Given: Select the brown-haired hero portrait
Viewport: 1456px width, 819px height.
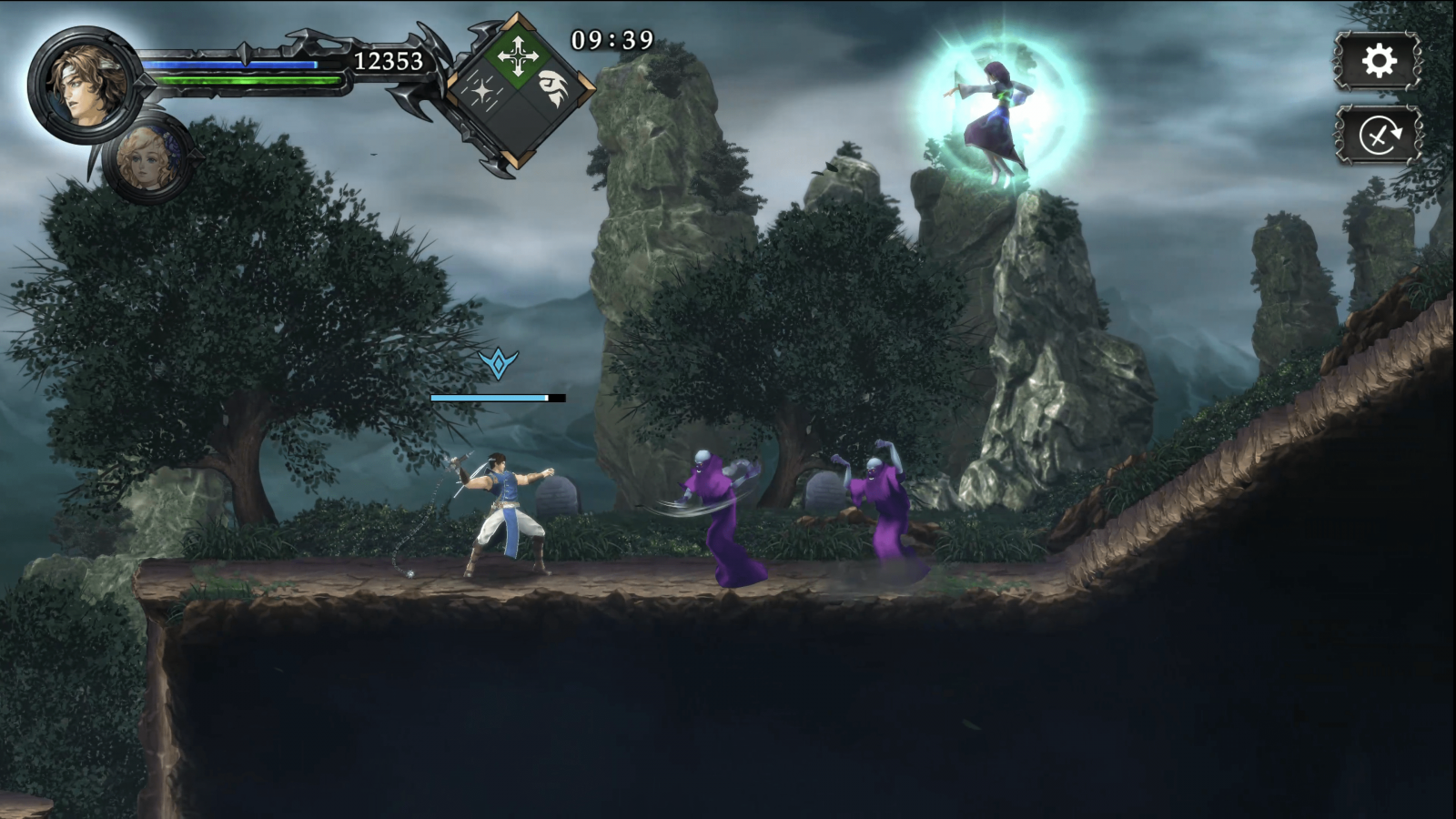Looking at the screenshot, I should [x=83, y=84].
